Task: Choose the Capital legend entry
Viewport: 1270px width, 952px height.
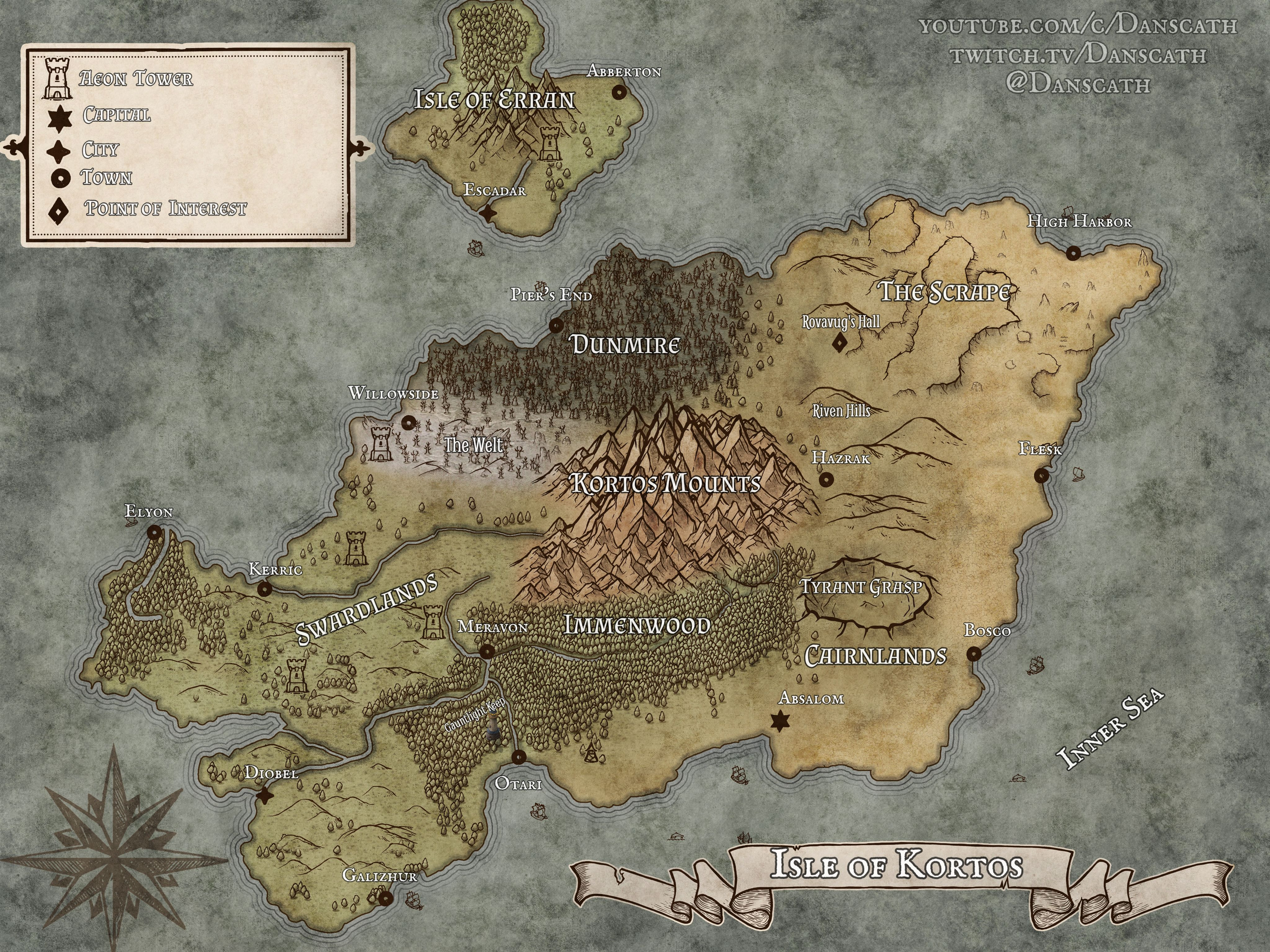Action: (x=117, y=115)
